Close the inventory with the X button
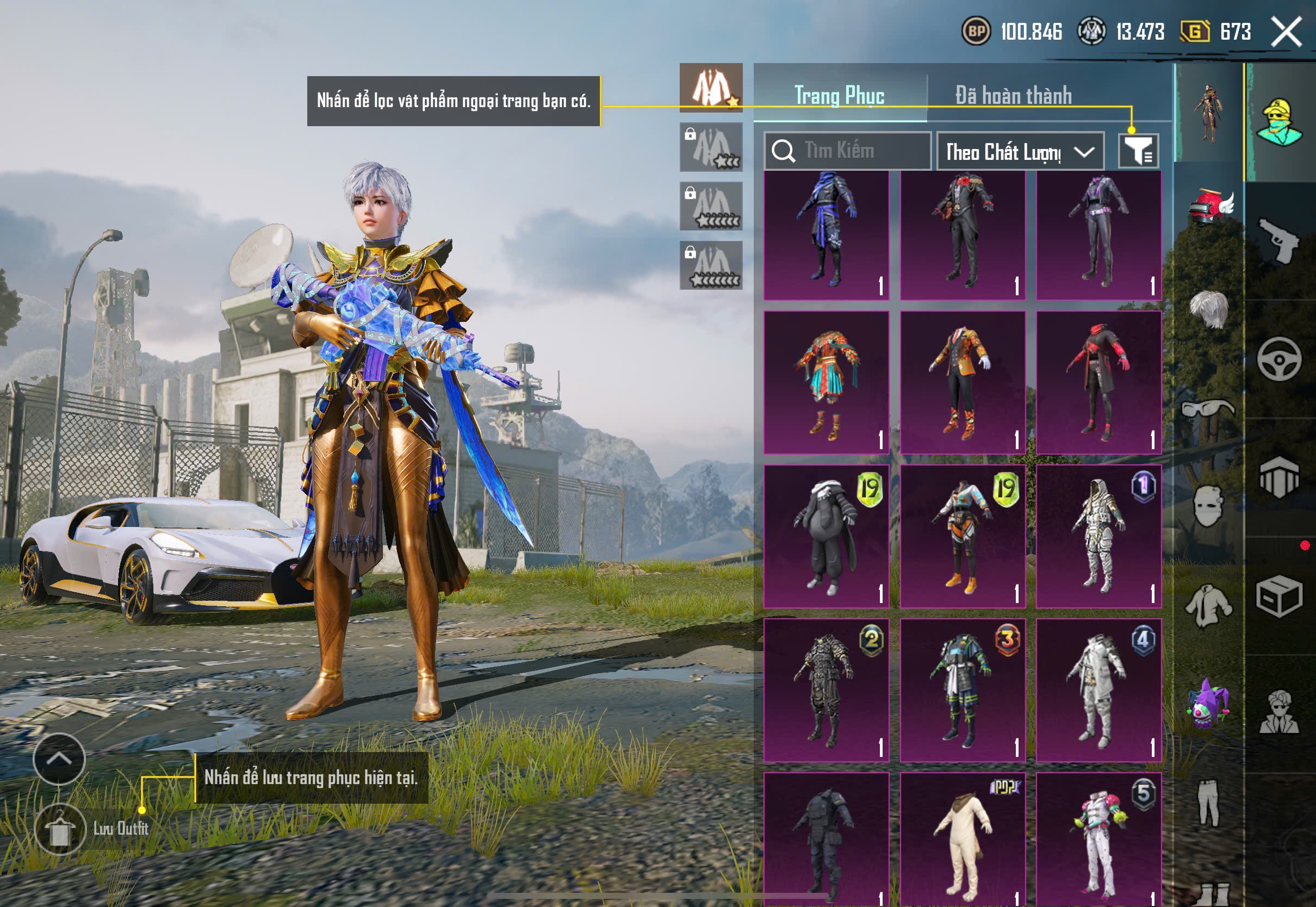The width and height of the screenshot is (1316, 907). coord(1286,31)
